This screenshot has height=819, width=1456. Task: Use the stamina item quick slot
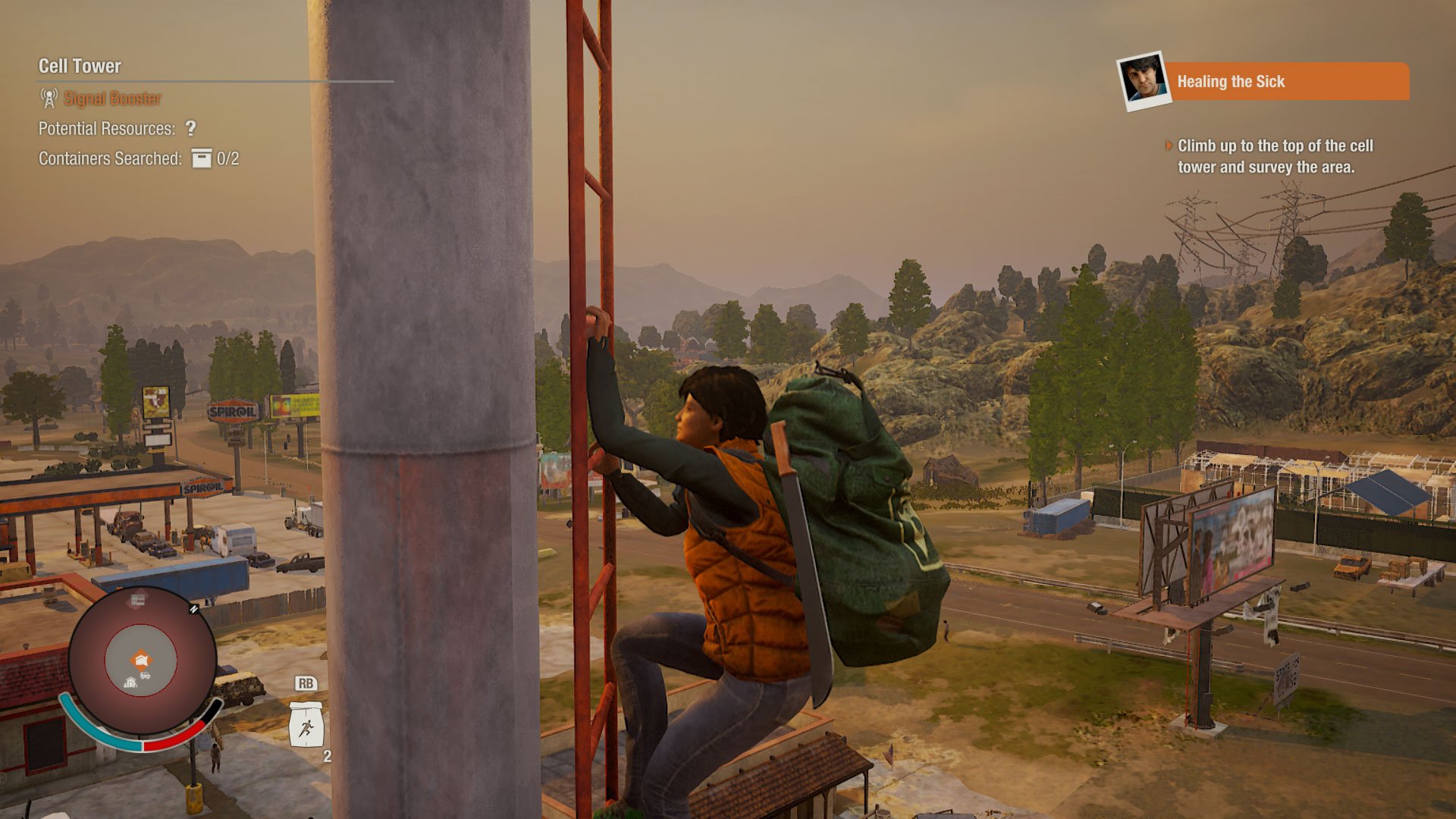tap(306, 724)
